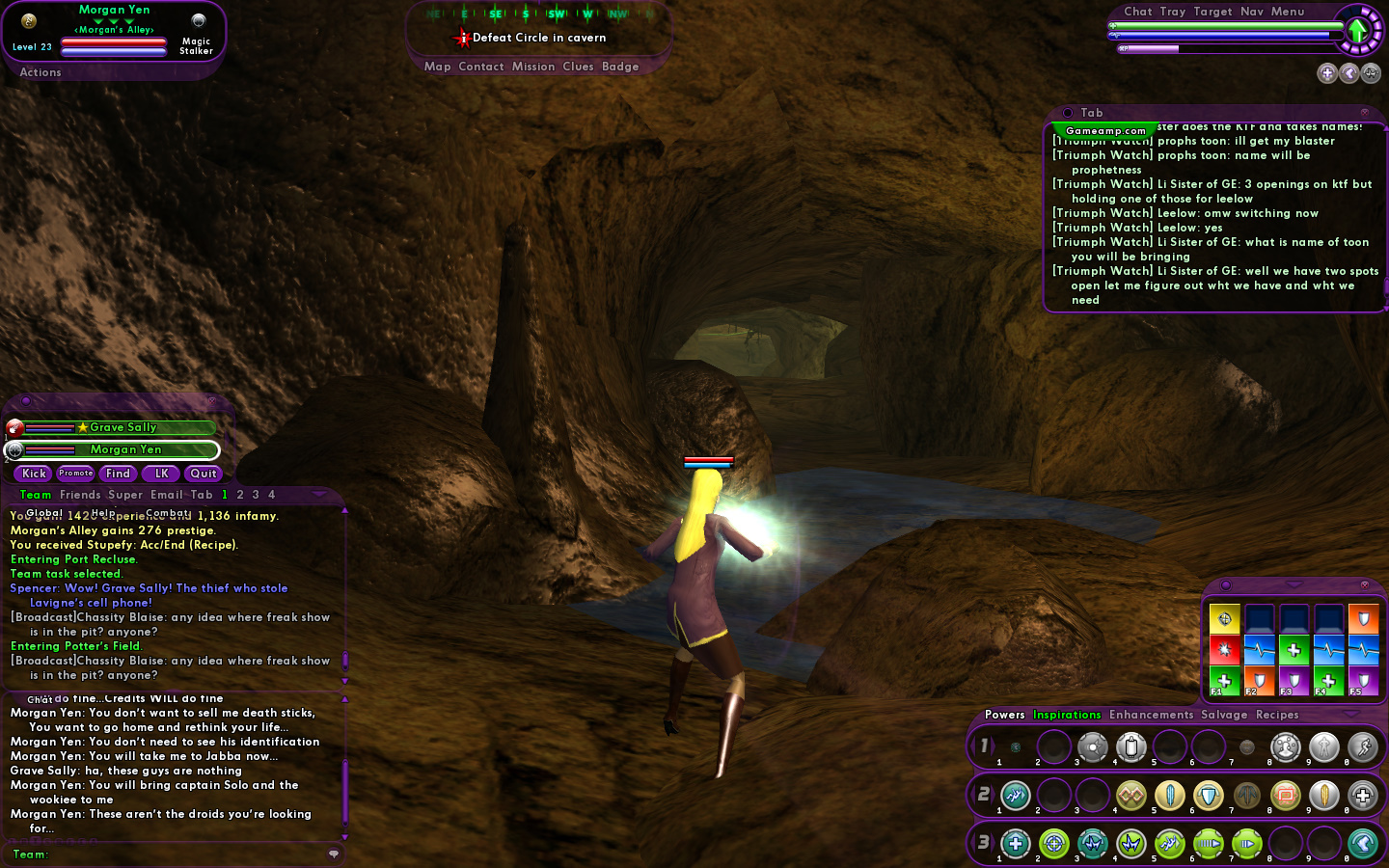Toggle the Tray window from top bar
The width and height of the screenshot is (1389, 868).
click(x=1173, y=12)
